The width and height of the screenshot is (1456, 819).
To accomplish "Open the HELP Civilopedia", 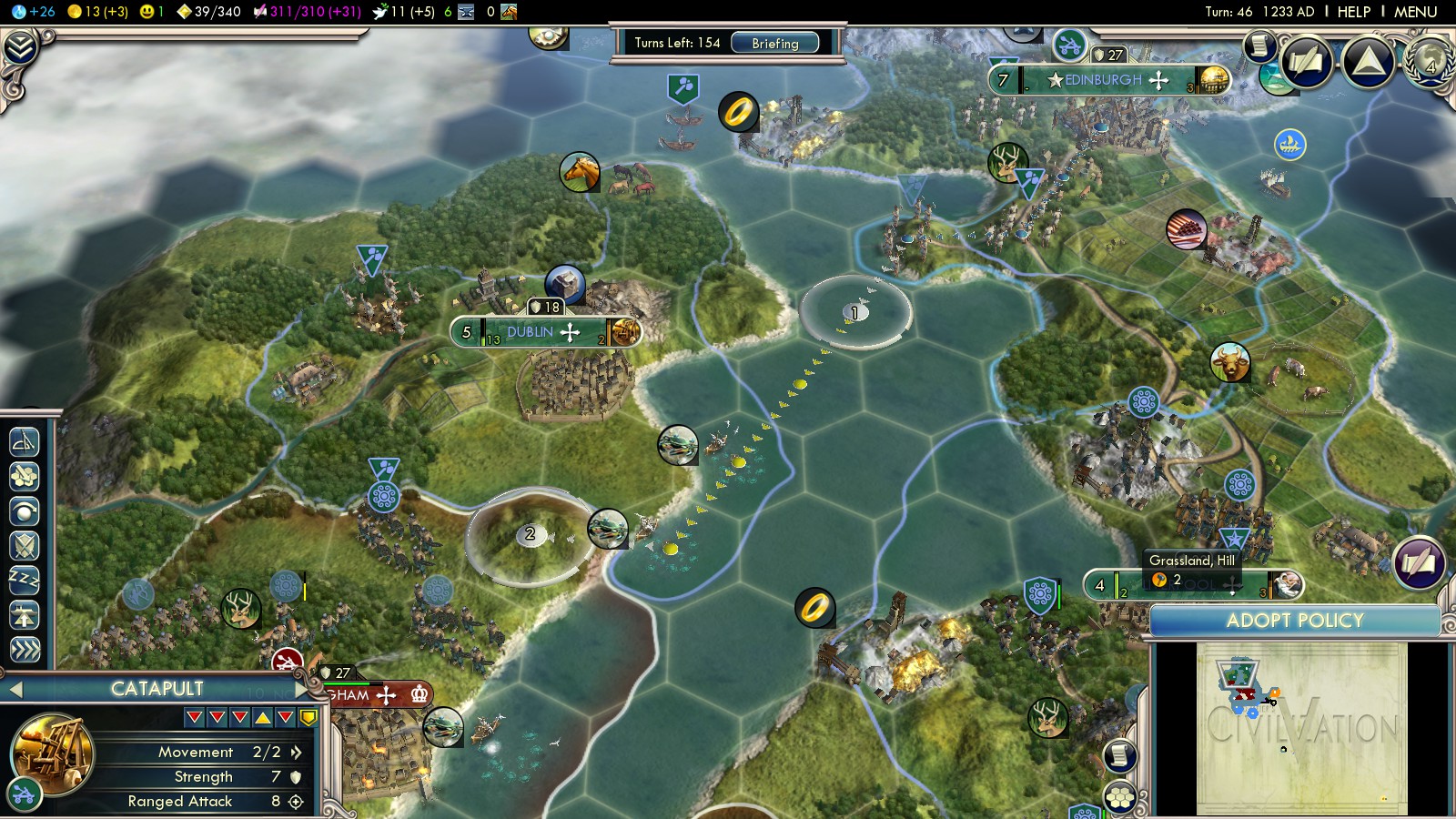I will pos(1353,12).
